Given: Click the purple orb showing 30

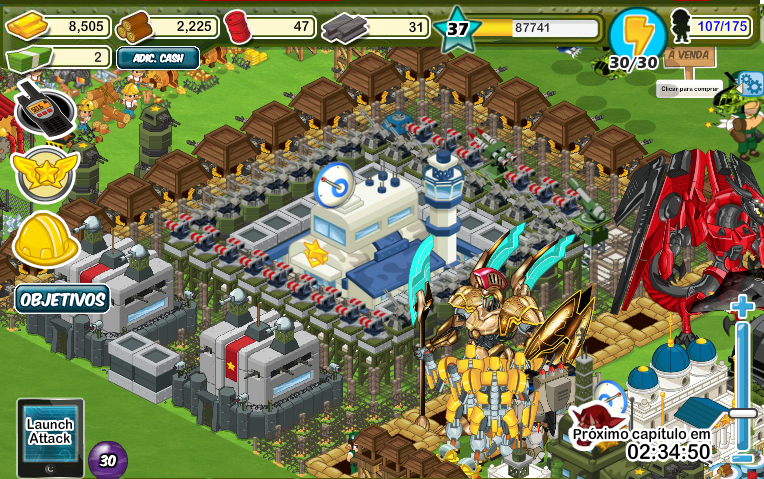Looking at the screenshot, I should (107, 460).
